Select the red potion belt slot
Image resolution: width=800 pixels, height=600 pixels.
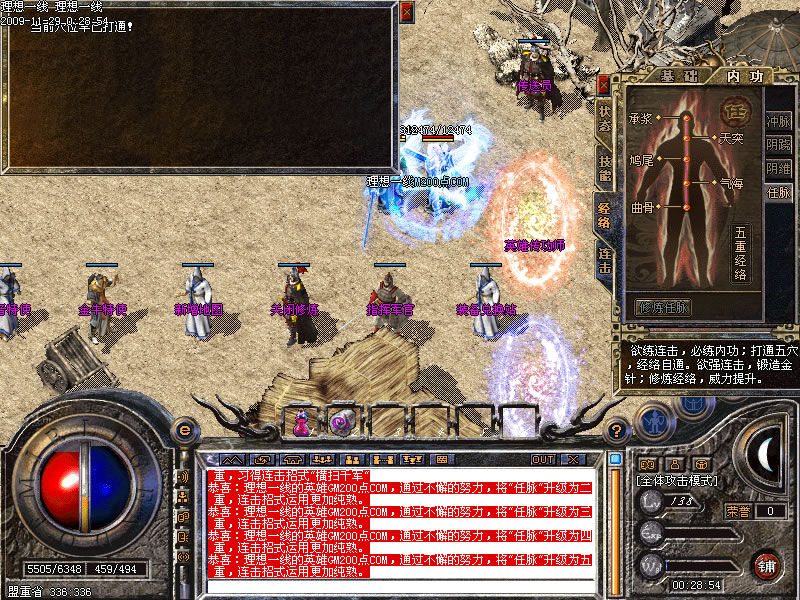(x=301, y=422)
